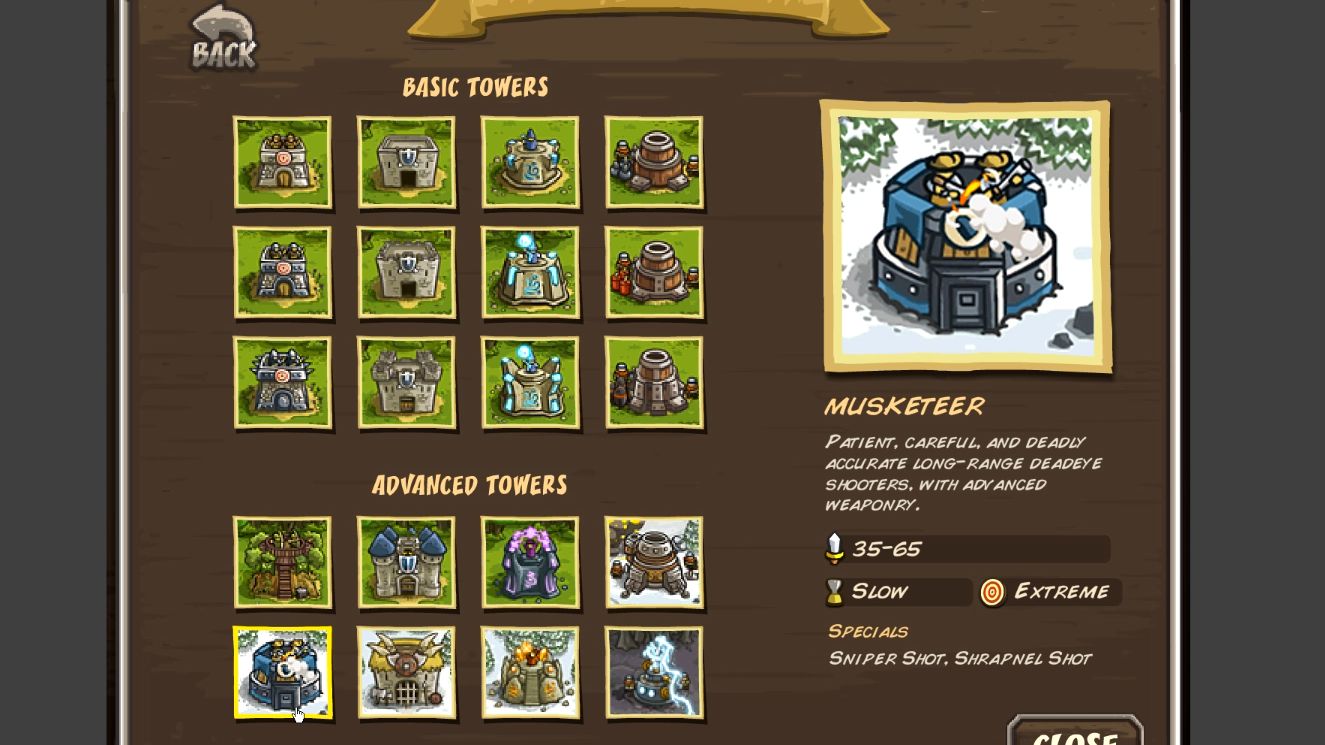This screenshot has width=1325, height=745.
Task: Open the second-tier archer tower entry
Action: click(x=282, y=272)
